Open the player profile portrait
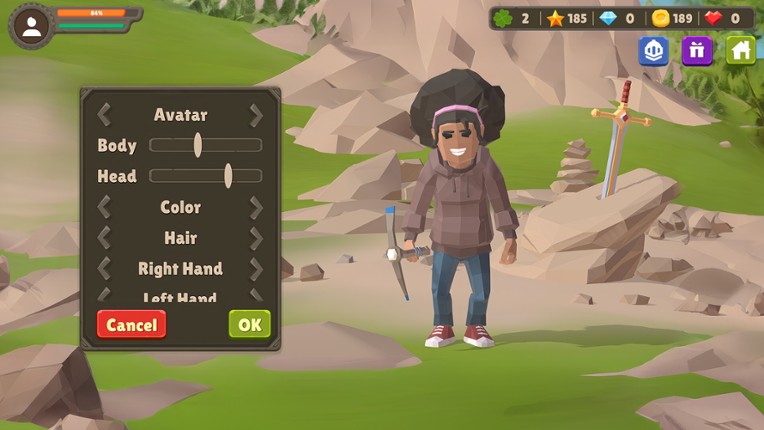This screenshot has height=430, width=764. tap(31, 27)
